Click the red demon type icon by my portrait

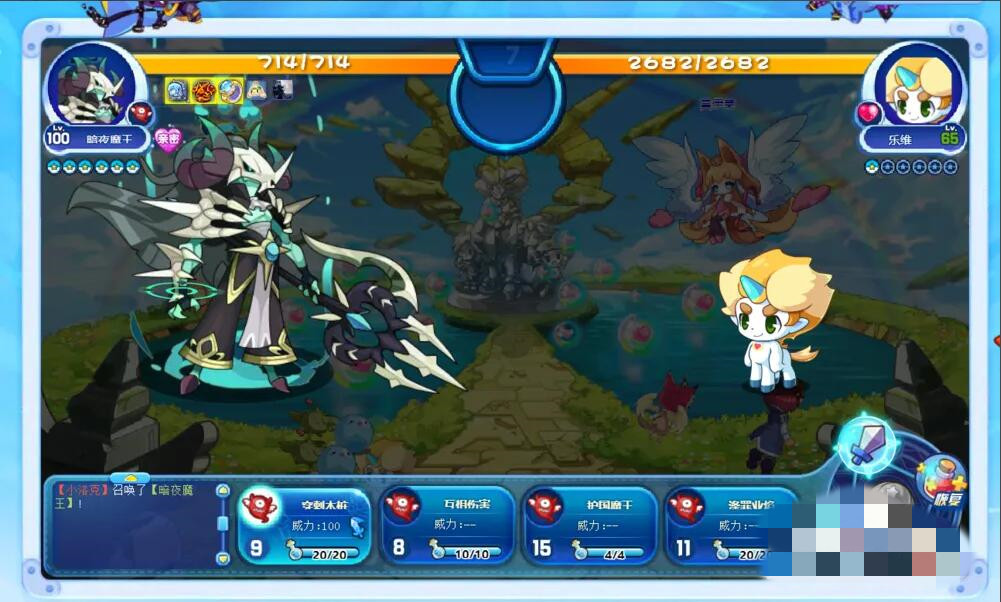click(x=139, y=113)
